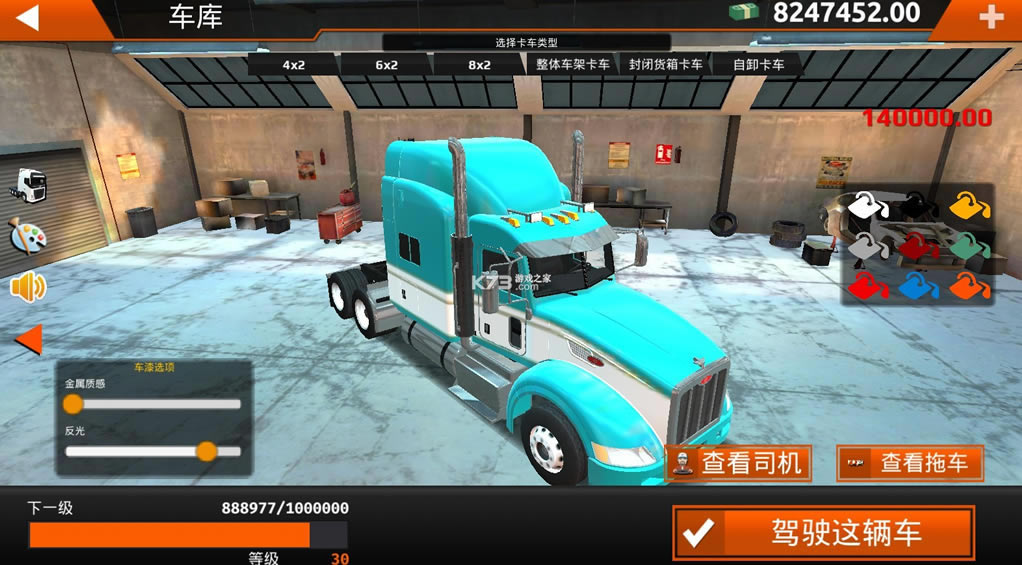Choose the black paint bucket

[x=917, y=206]
